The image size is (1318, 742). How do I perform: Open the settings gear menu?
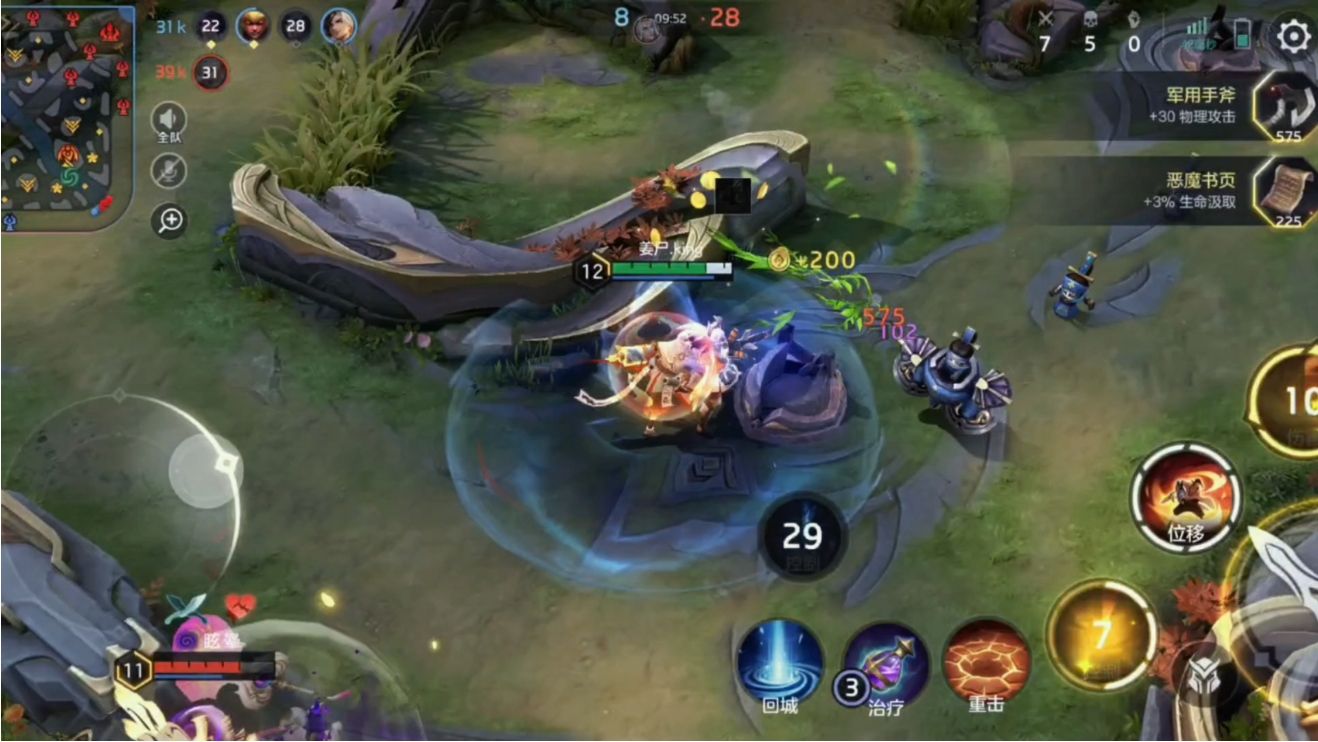pos(1292,37)
